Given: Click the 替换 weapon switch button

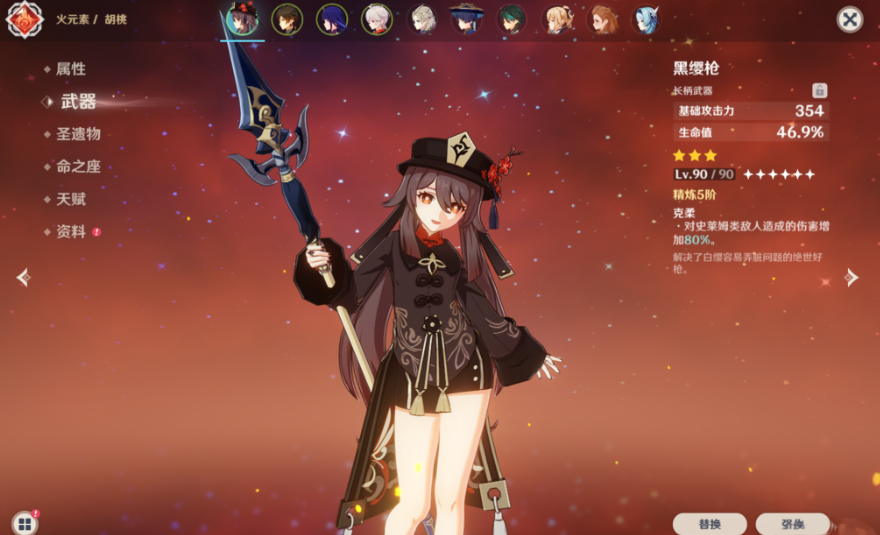Looking at the screenshot, I should (x=709, y=523).
